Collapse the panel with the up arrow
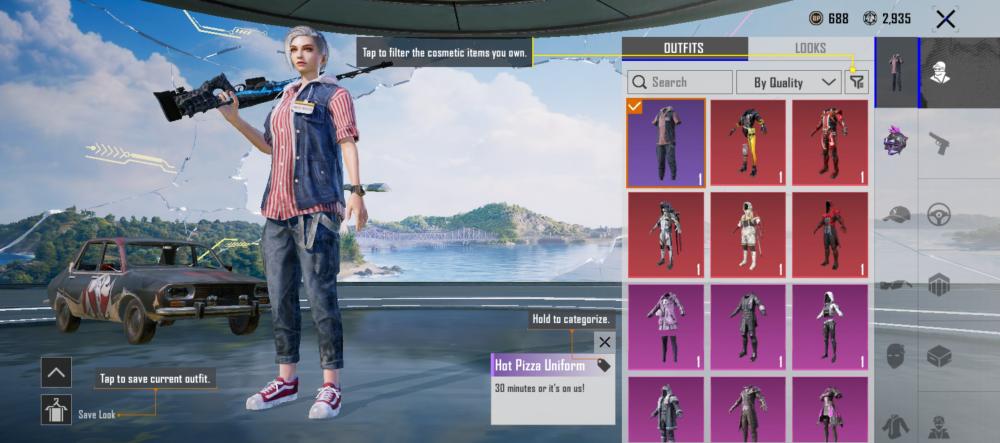Screen dimensions: 1000x443 click(56, 372)
